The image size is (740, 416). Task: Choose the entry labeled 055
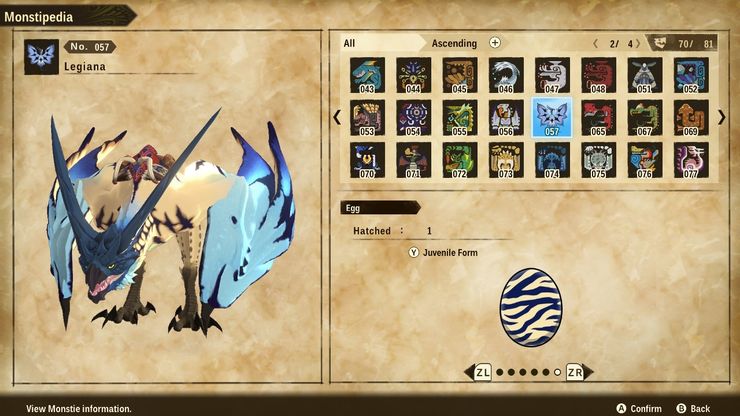(x=459, y=118)
